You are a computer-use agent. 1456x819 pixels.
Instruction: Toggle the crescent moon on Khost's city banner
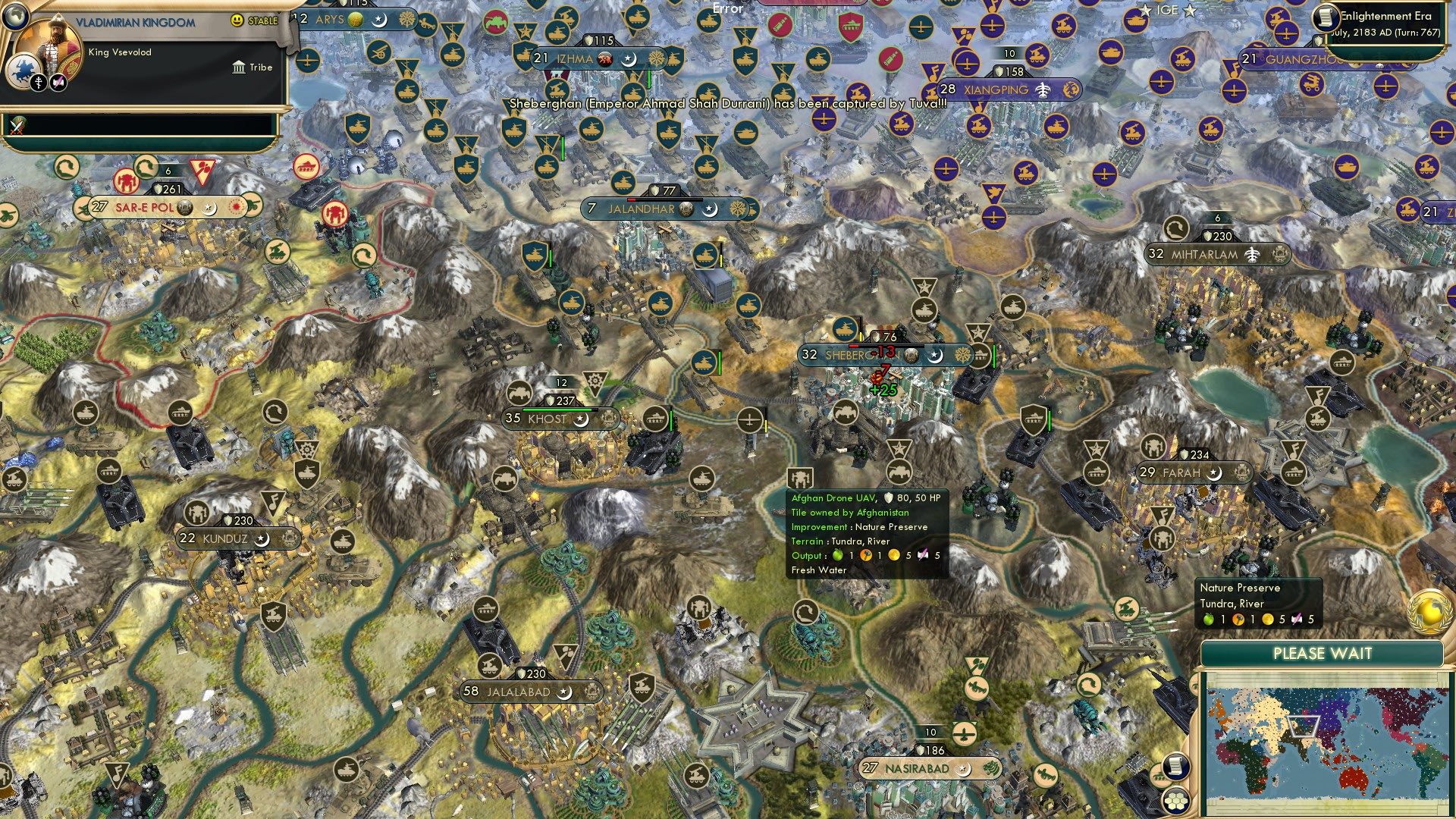(581, 421)
